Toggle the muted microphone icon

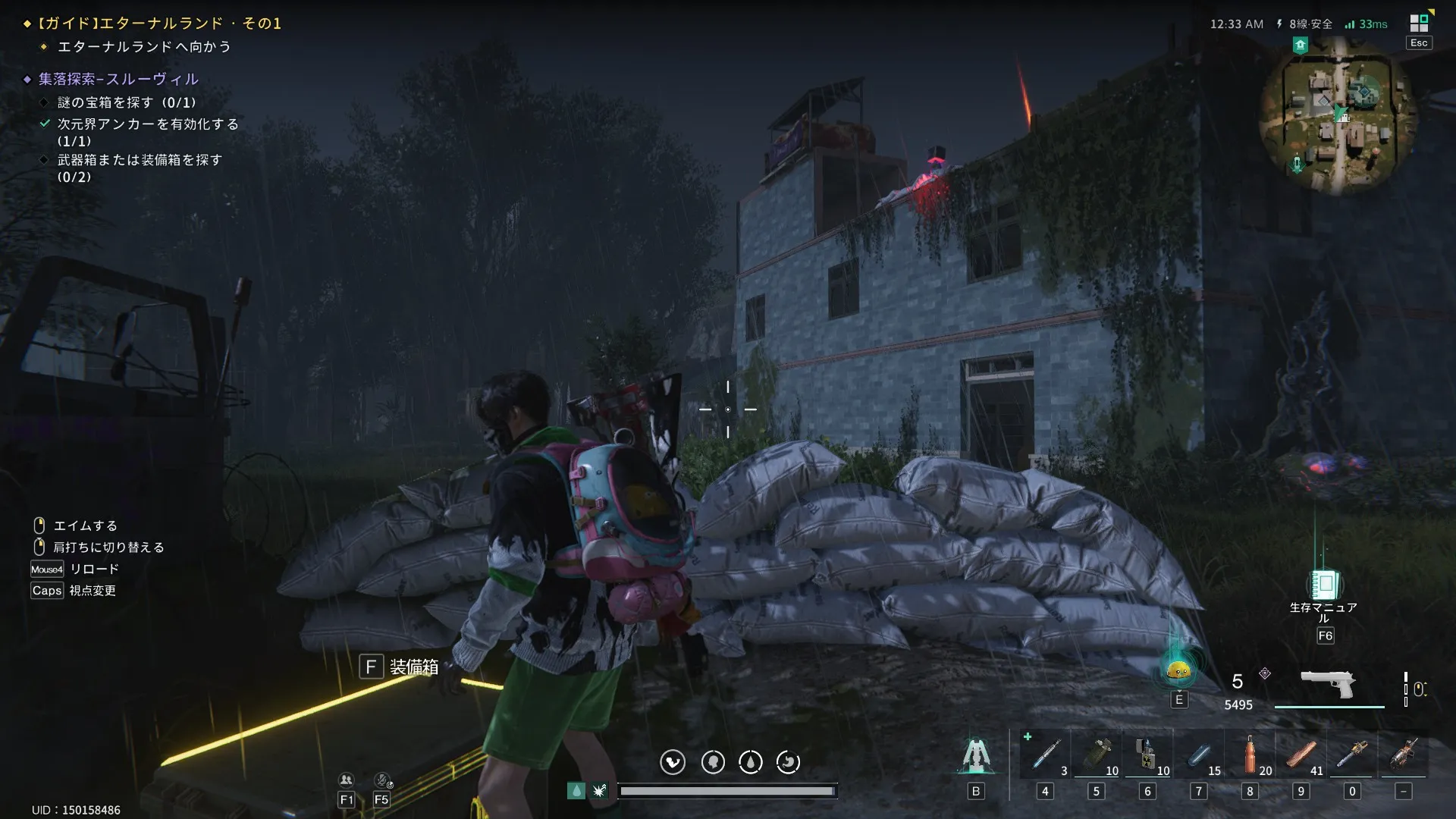click(382, 780)
